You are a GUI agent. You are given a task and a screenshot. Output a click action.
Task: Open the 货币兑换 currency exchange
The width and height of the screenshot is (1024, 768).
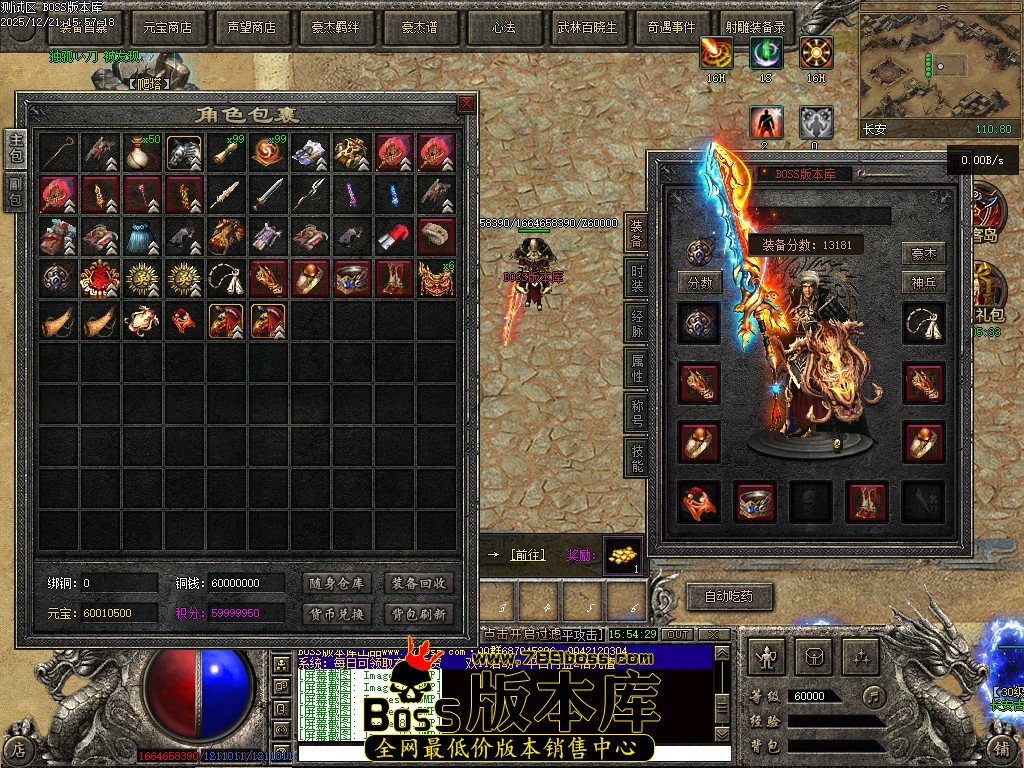pos(336,614)
